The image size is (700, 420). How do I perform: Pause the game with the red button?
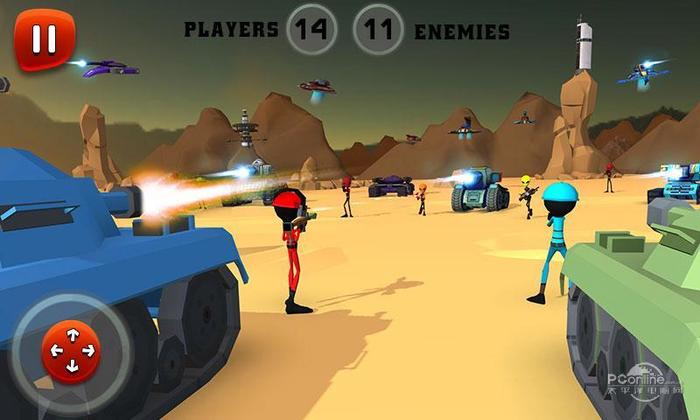pos(44,39)
